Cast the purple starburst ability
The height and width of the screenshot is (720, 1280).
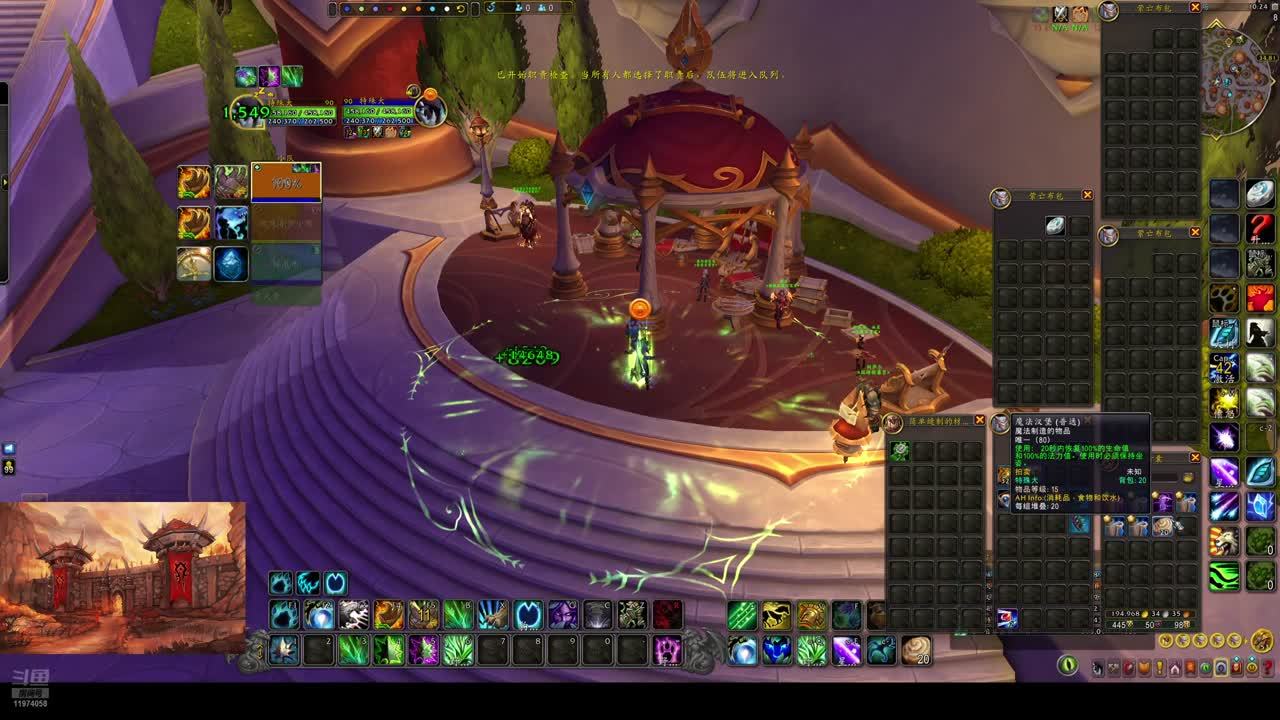click(x=1225, y=437)
